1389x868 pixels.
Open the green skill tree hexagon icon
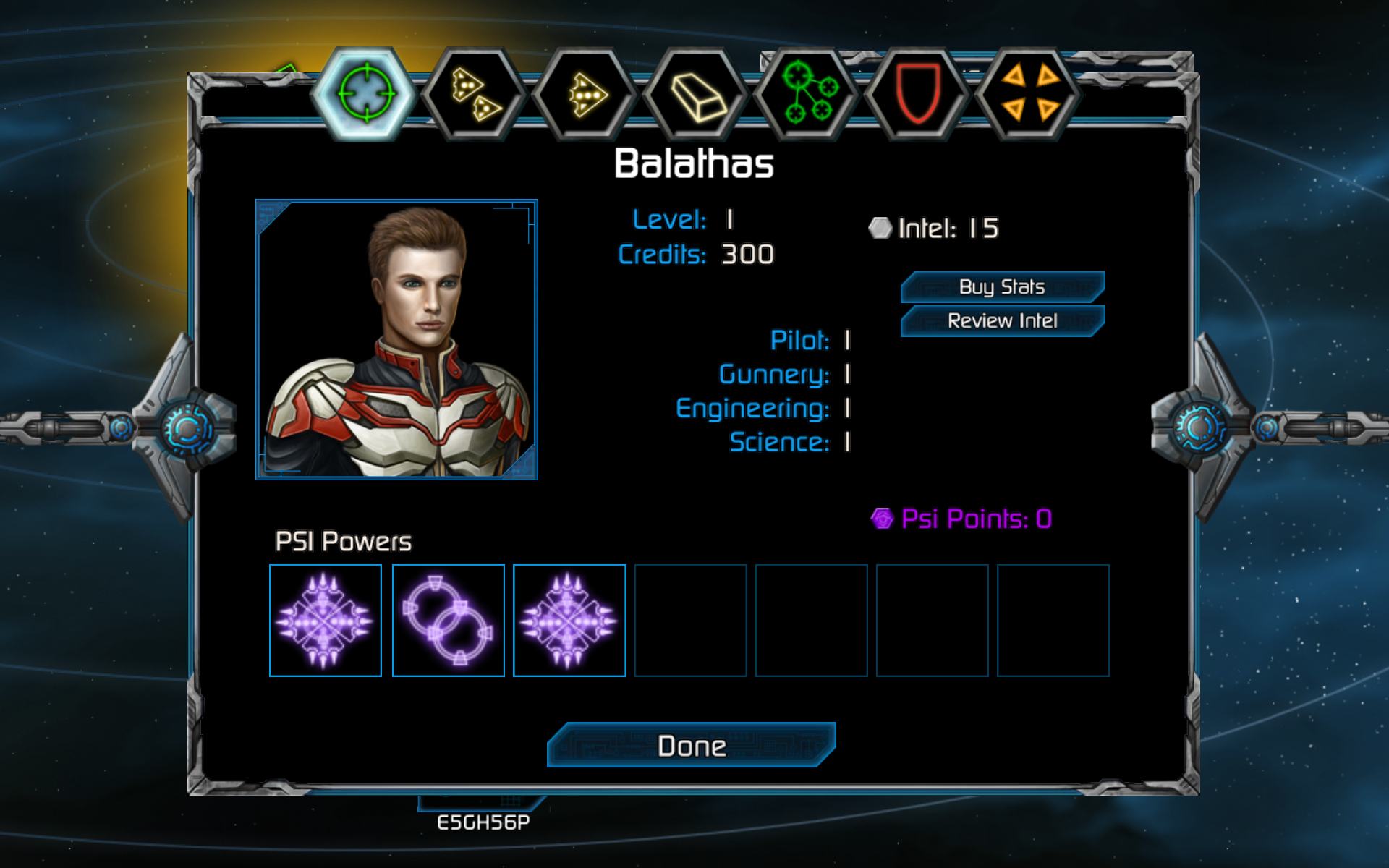810,93
